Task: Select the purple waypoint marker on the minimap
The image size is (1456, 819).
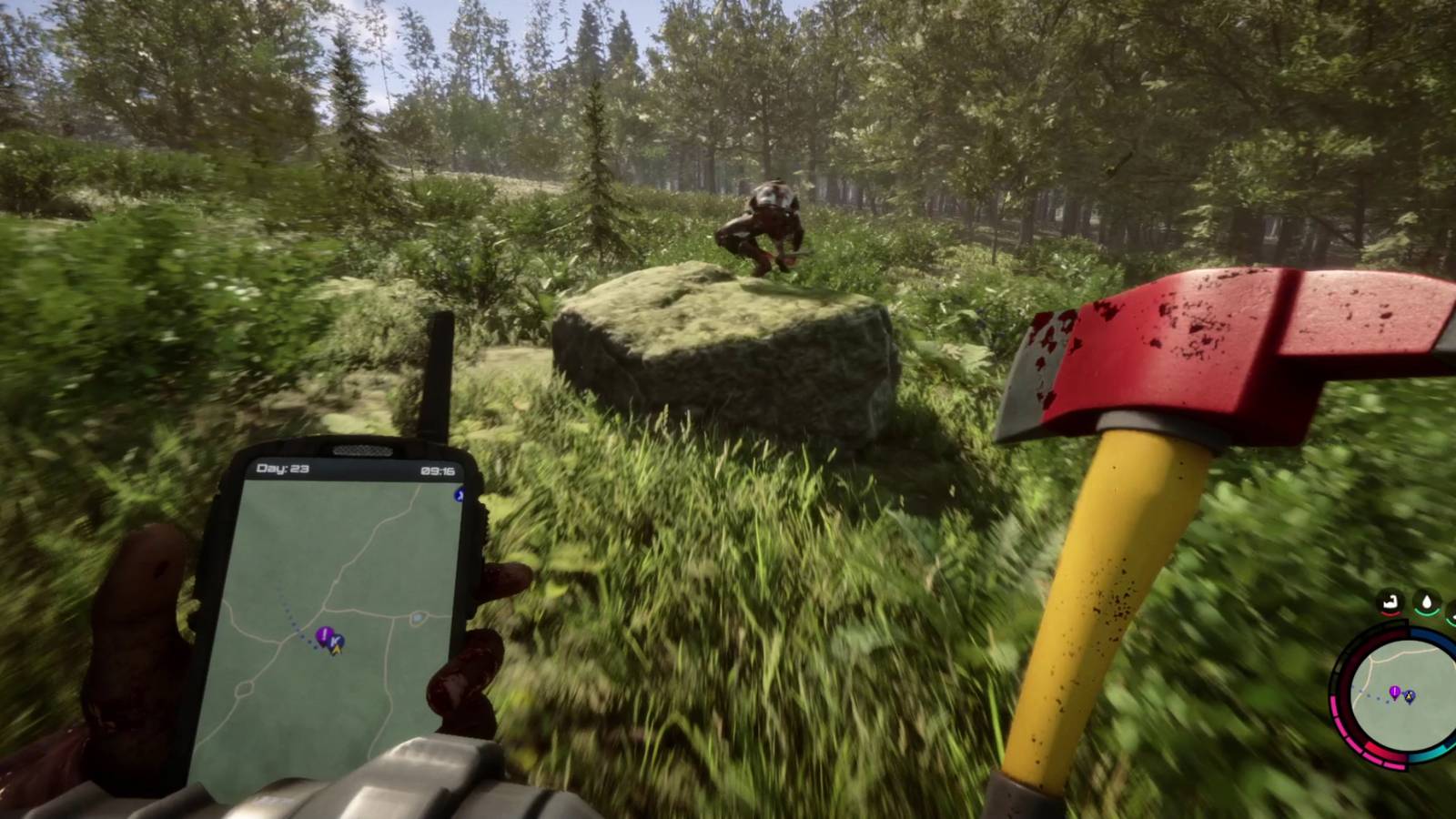Action: coord(1394,692)
